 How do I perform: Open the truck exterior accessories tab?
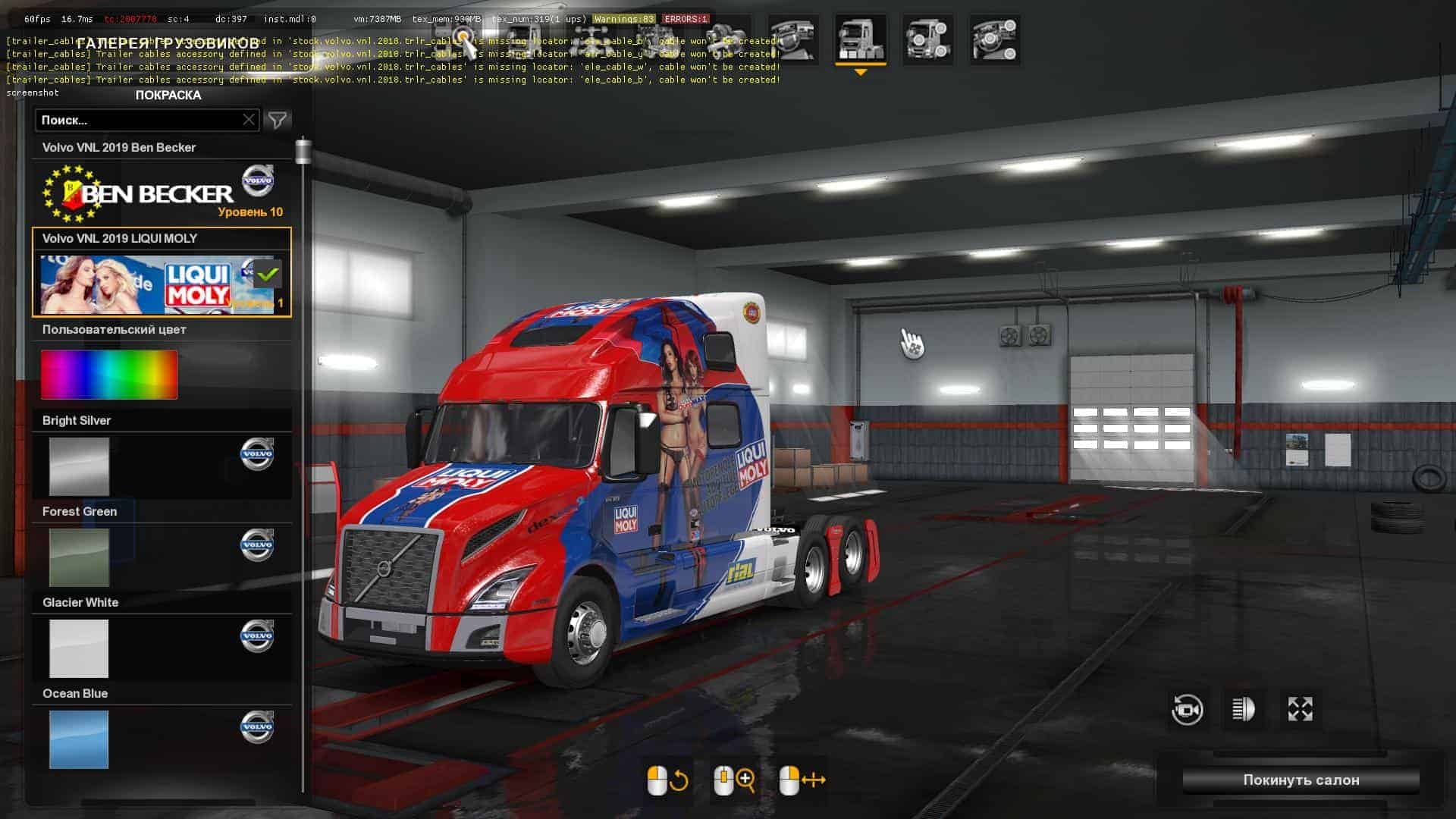click(928, 39)
